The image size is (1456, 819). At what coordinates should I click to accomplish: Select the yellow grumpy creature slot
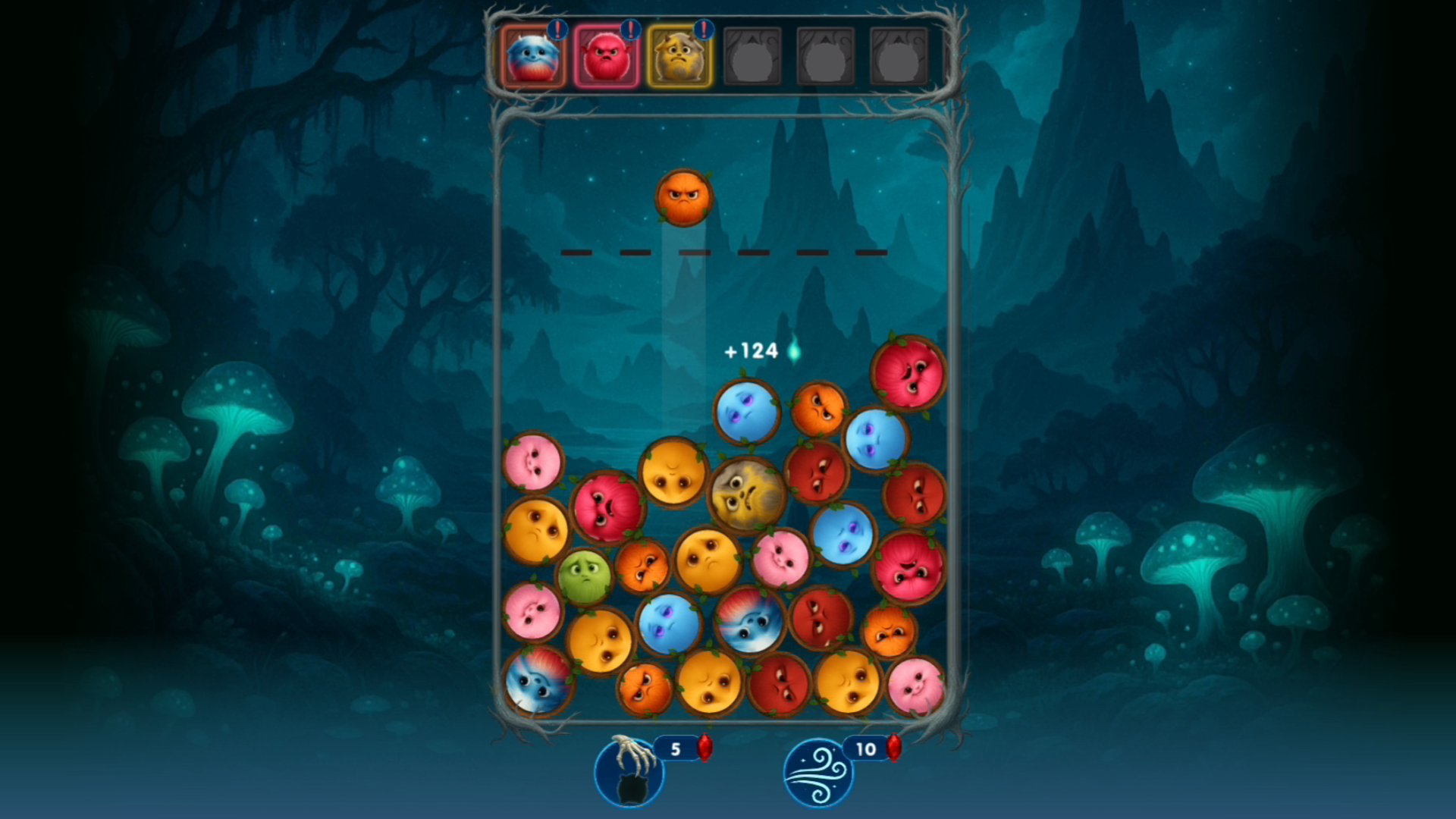click(679, 57)
